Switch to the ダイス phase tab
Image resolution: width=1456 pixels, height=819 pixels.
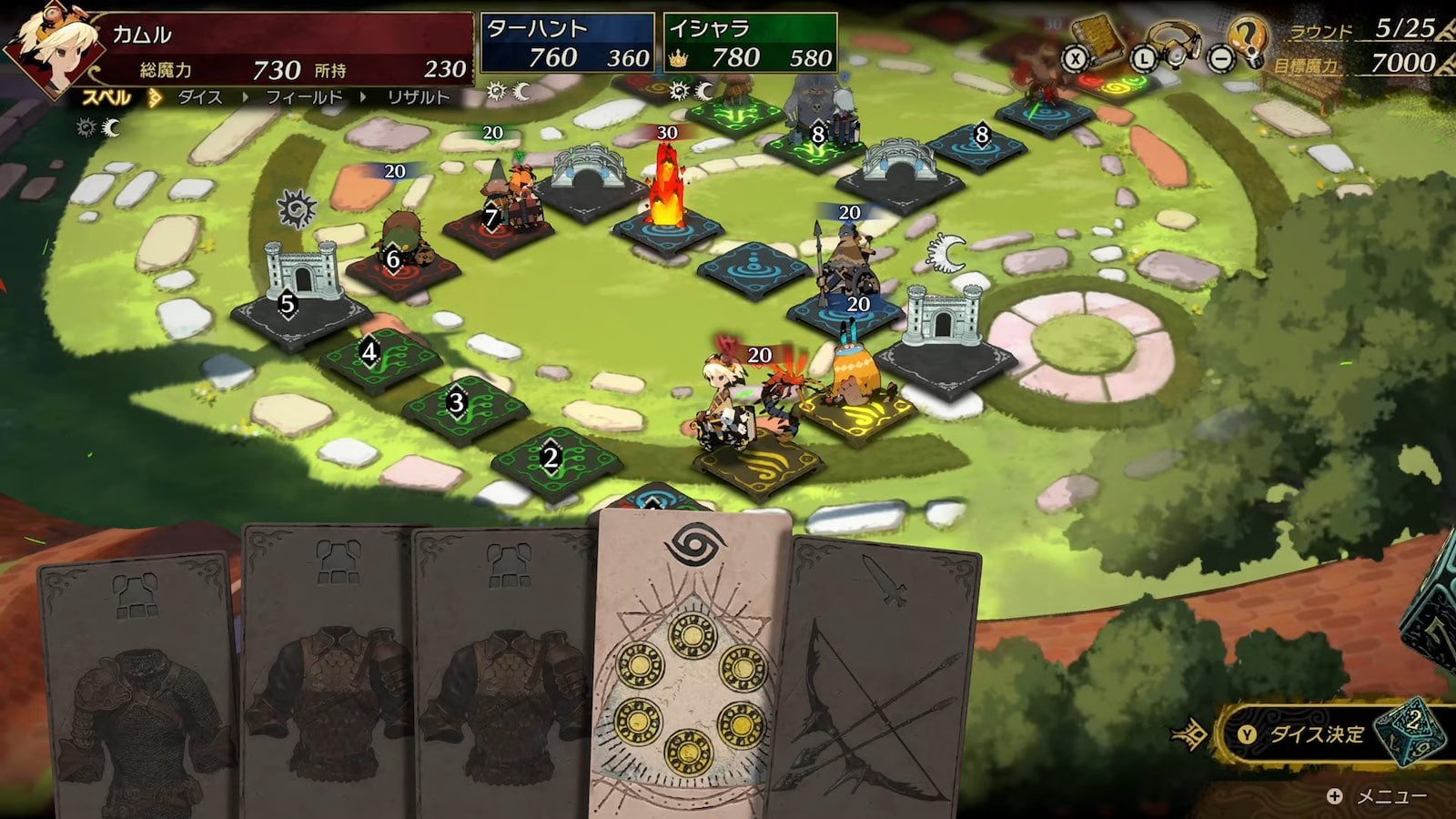(x=200, y=97)
